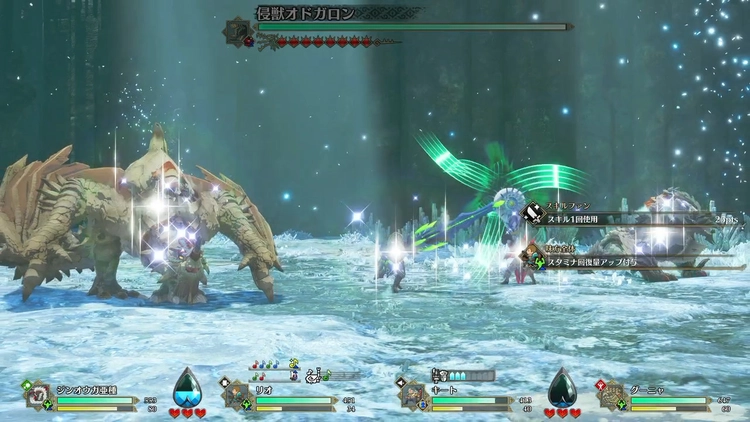Click the グーニャ party member portrait
The image size is (750, 422).
tap(610, 395)
